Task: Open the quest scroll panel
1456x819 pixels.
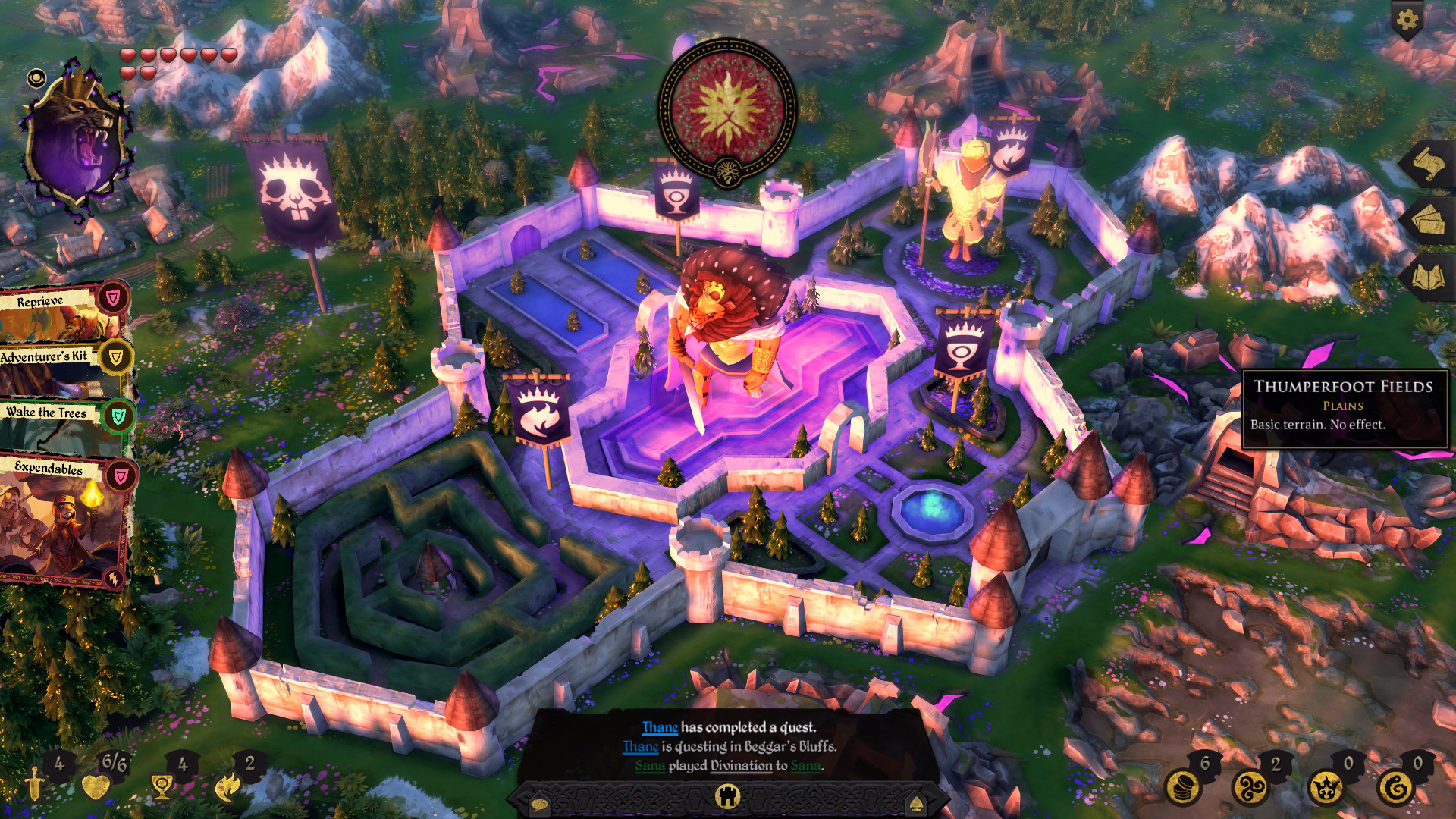Action: [x=1426, y=164]
